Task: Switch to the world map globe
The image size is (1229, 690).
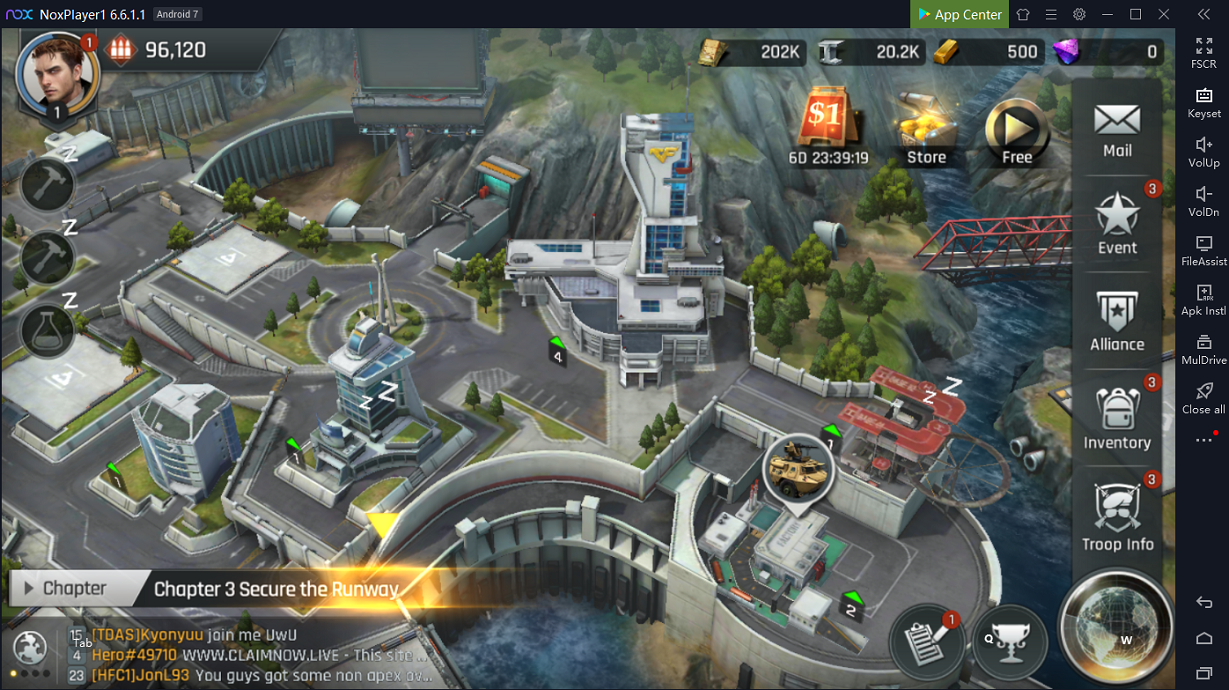Action: 1115,627
